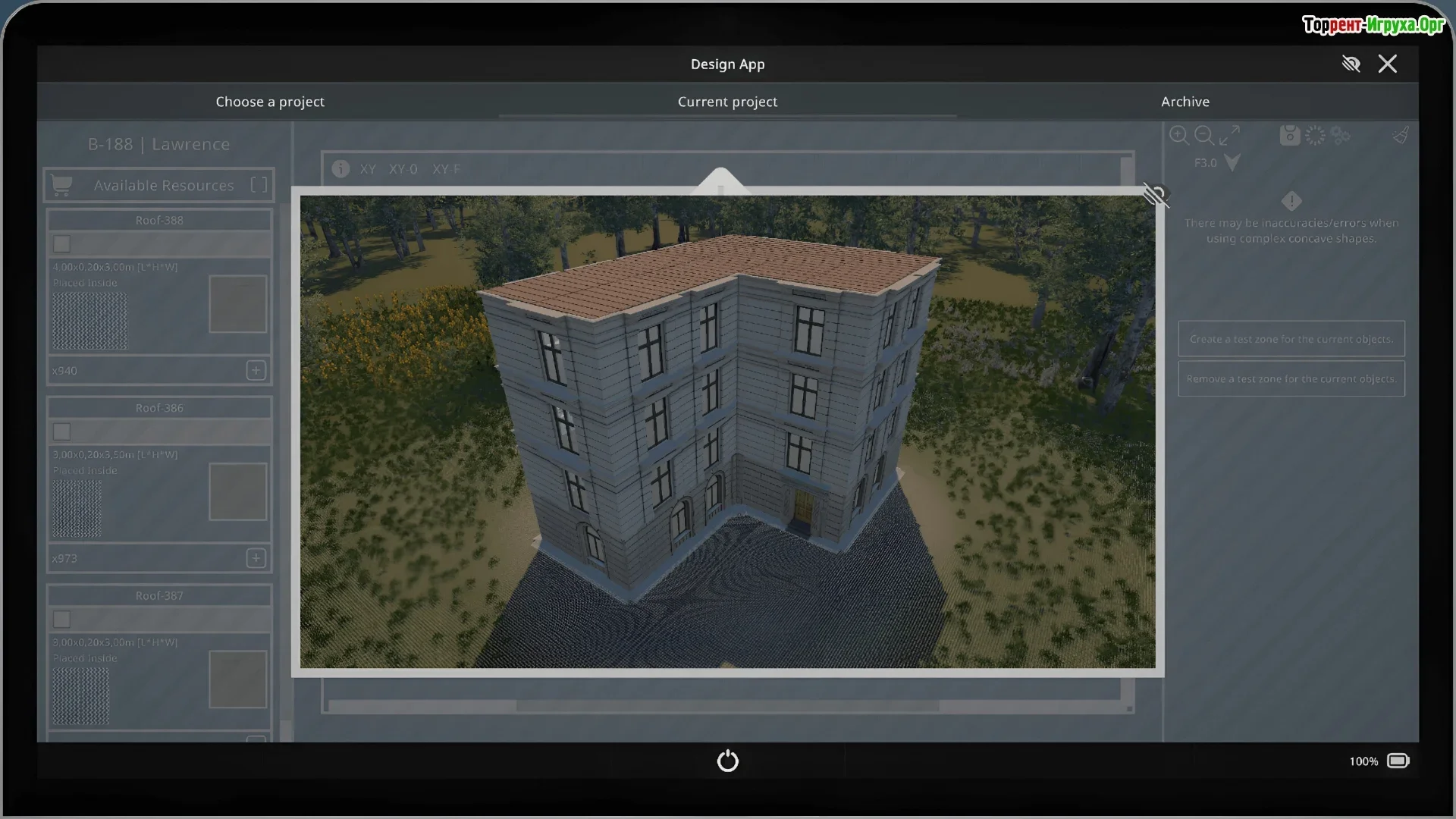Open the Current project tab
The image size is (1456, 819).
727,102
